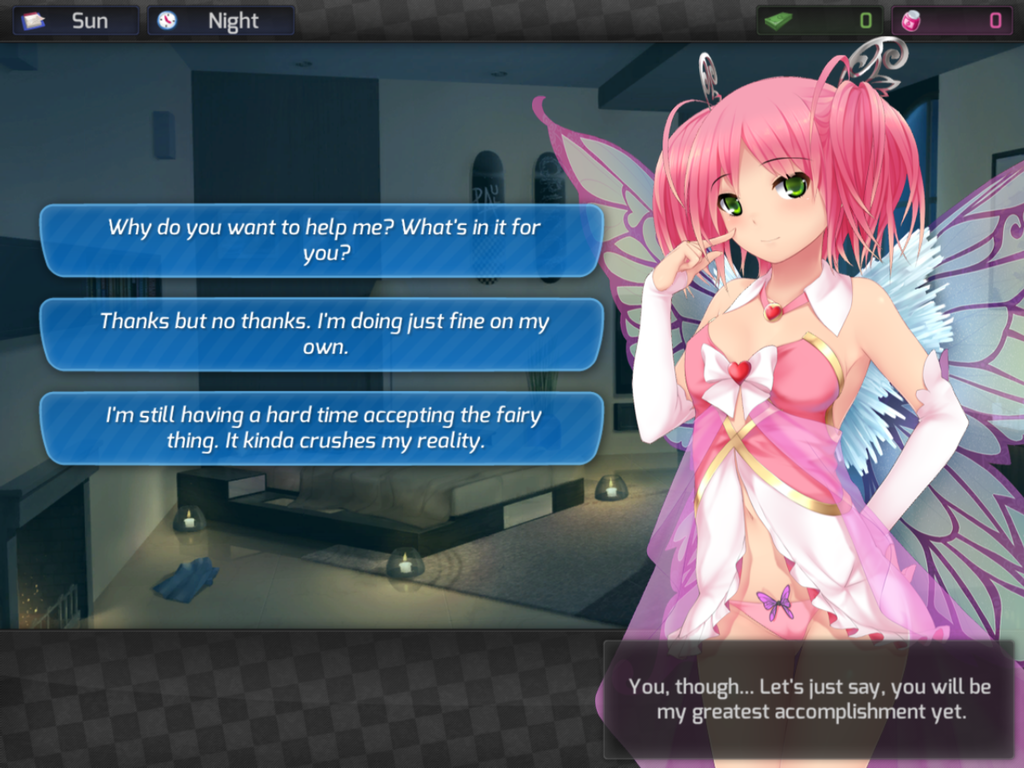The width and height of the screenshot is (1024, 768).
Task: Select "Thanks but no thanks" dialogue option
Action: [322, 334]
